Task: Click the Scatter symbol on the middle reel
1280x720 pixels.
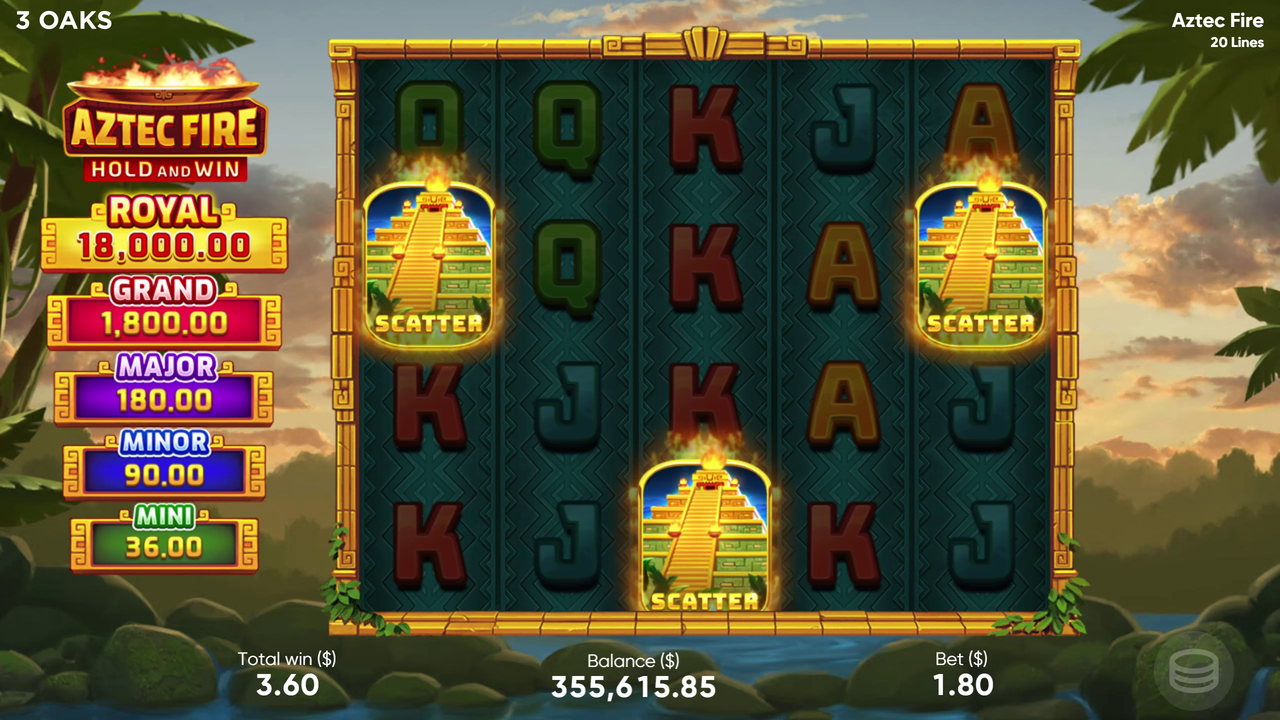Action: (706, 535)
